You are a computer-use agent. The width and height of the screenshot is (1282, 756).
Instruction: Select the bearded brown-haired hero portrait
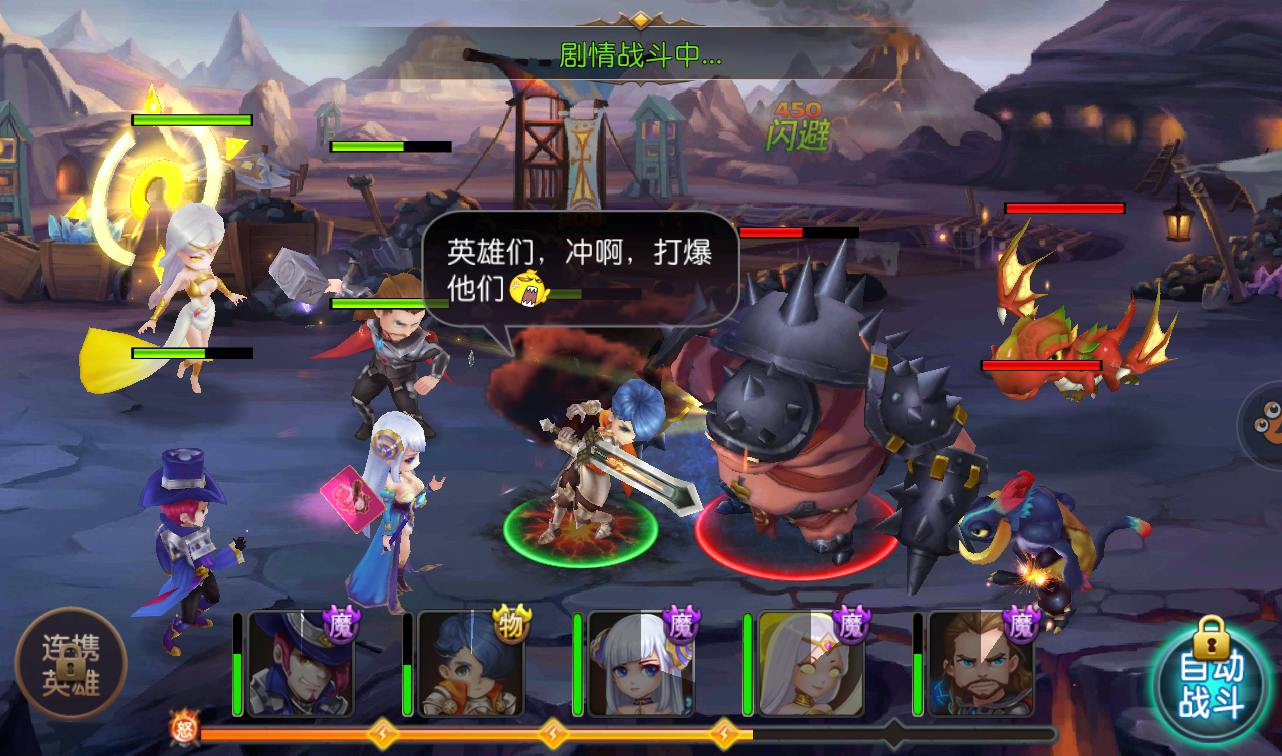tap(980, 665)
